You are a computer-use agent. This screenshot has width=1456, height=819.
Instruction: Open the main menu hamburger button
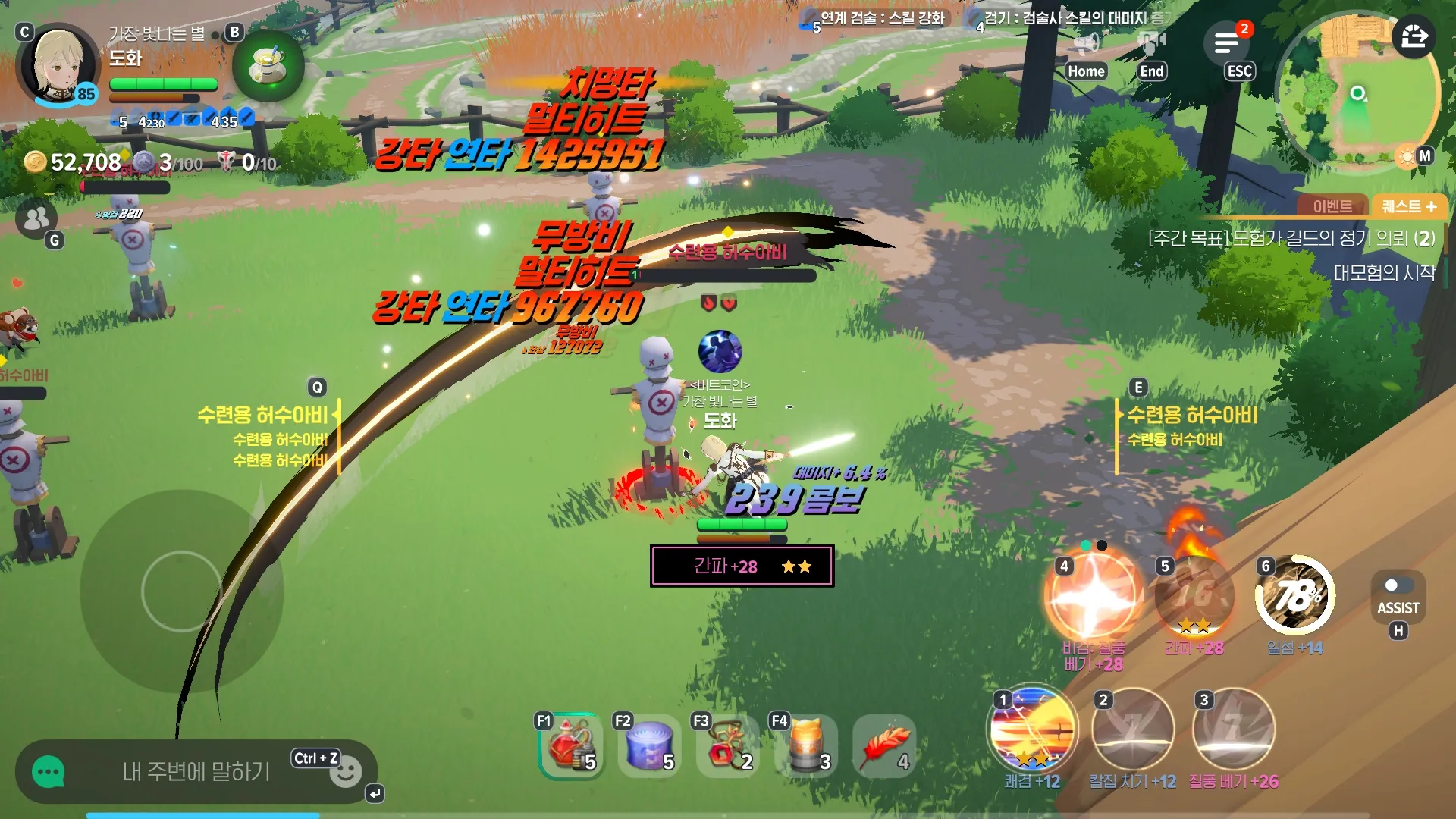coord(1226,43)
